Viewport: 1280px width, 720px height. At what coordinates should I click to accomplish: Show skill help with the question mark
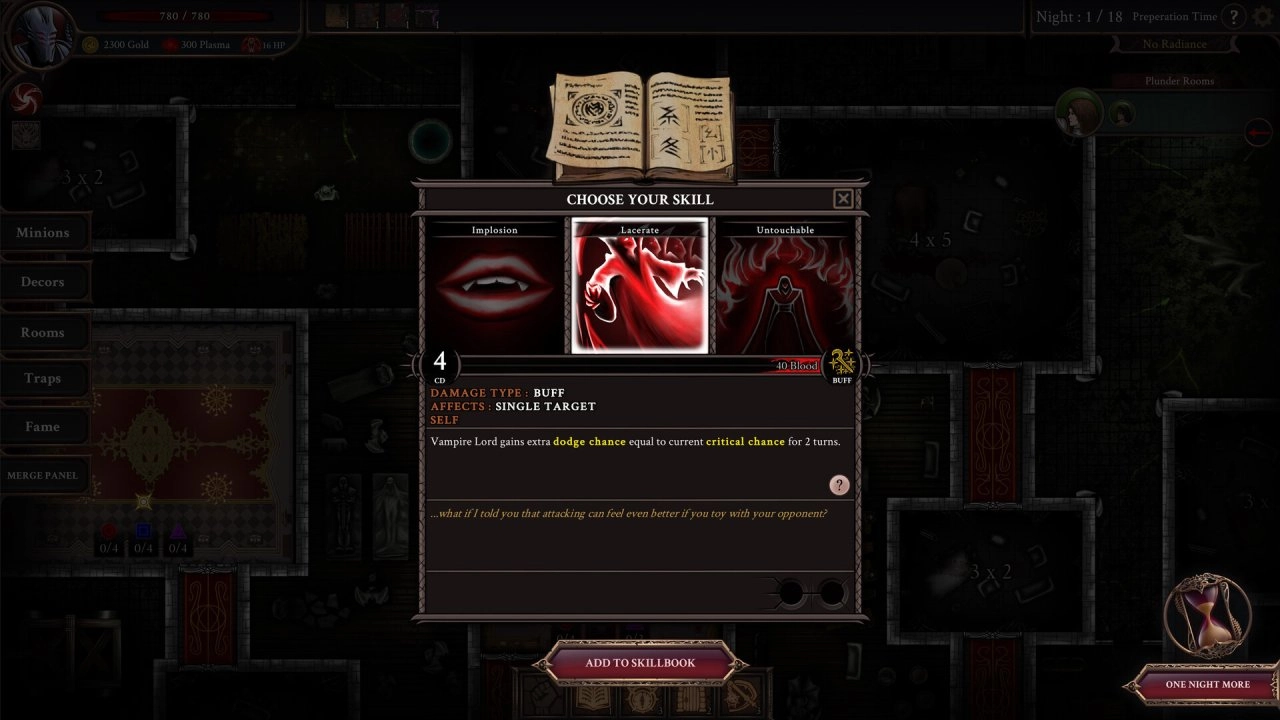pyautogui.click(x=839, y=485)
